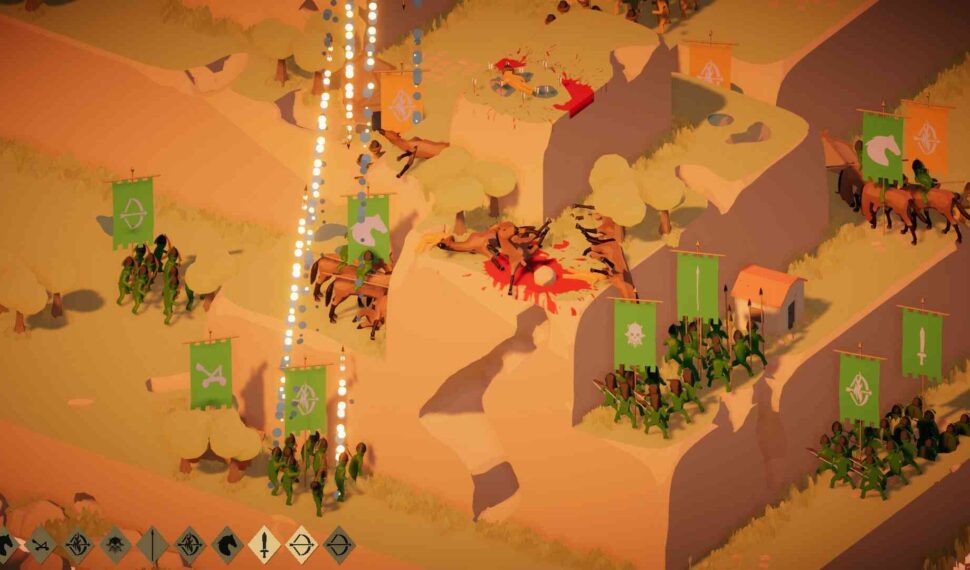Select the crossed swords icon in the unit bar
The height and width of the screenshot is (570, 970).
tap(41, 545)
